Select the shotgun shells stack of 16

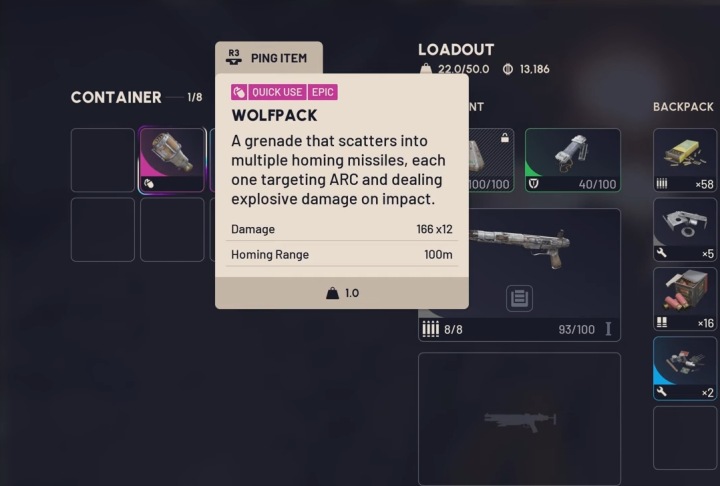point(685,298)
